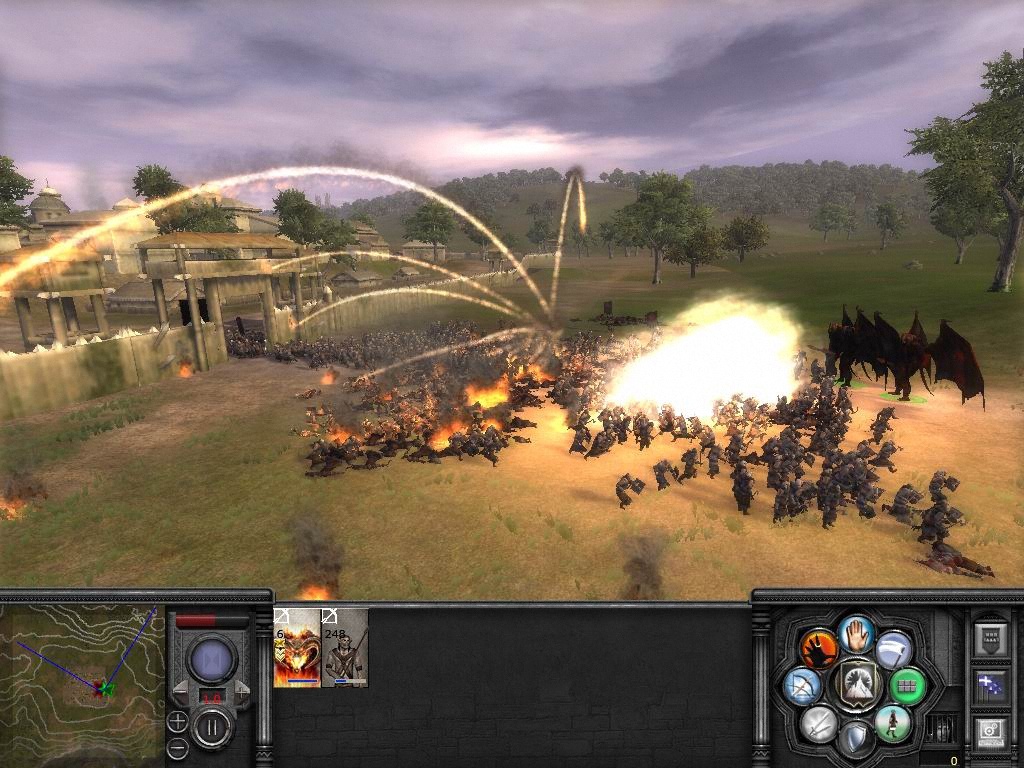Image resolution: width=1024 pixels, height=768 pixels.
Task: Toggle the green group formation button
Action: click(908, 686)
